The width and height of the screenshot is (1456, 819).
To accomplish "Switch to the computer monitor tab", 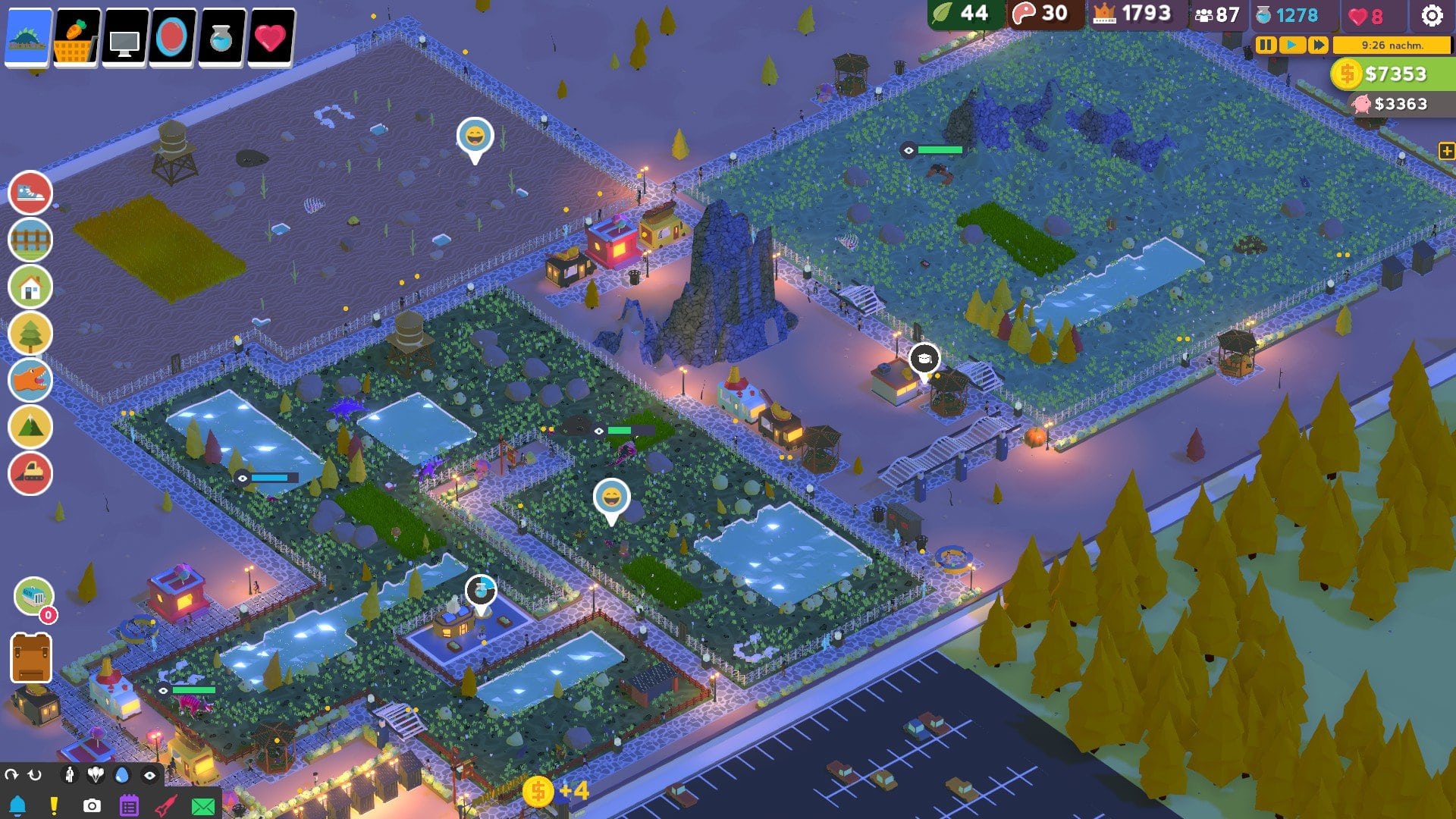I will pyautogui.click(x=125, y=38).
